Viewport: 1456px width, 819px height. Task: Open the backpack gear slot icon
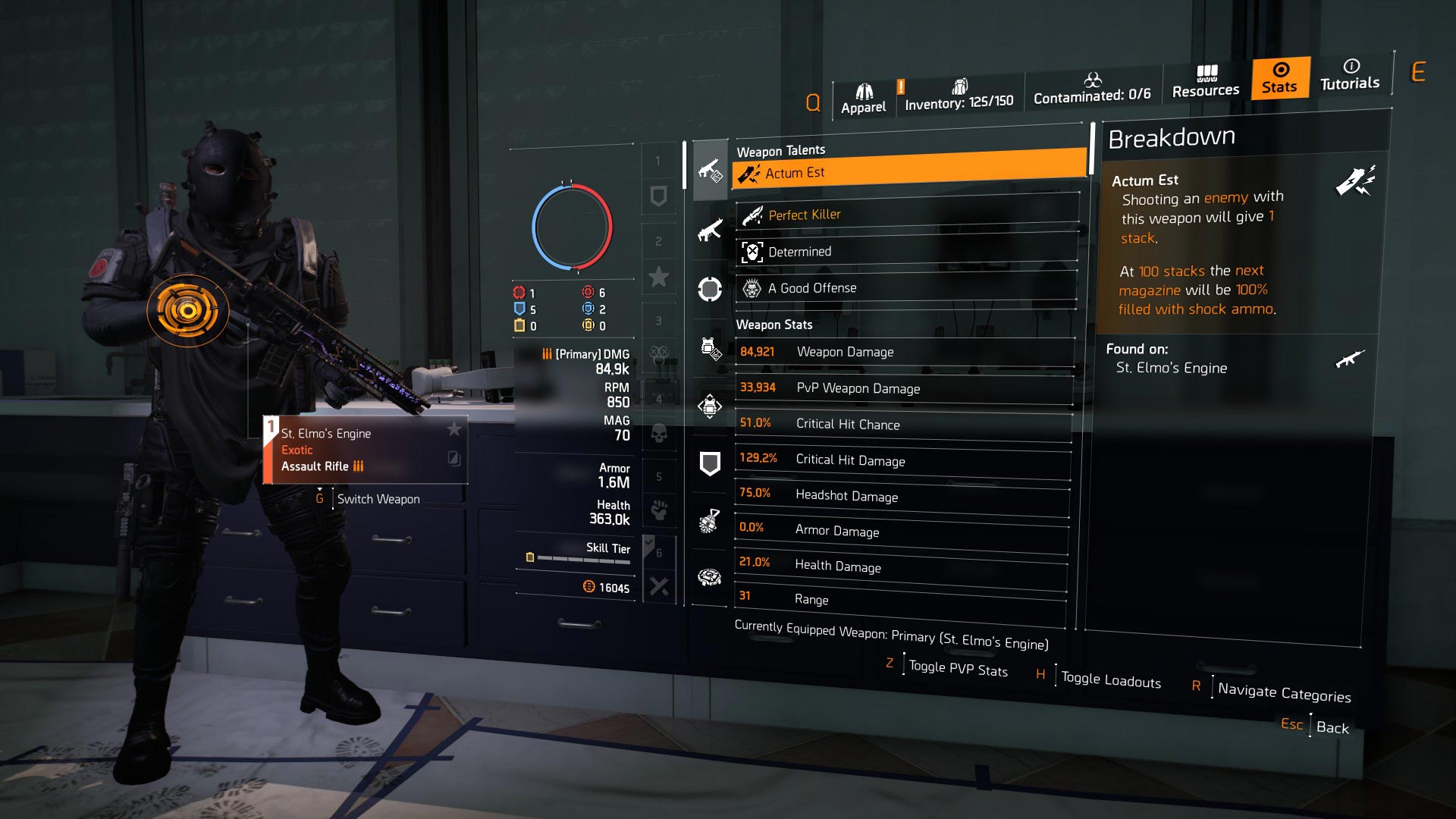pyautogui.click(x=711, y=406)
